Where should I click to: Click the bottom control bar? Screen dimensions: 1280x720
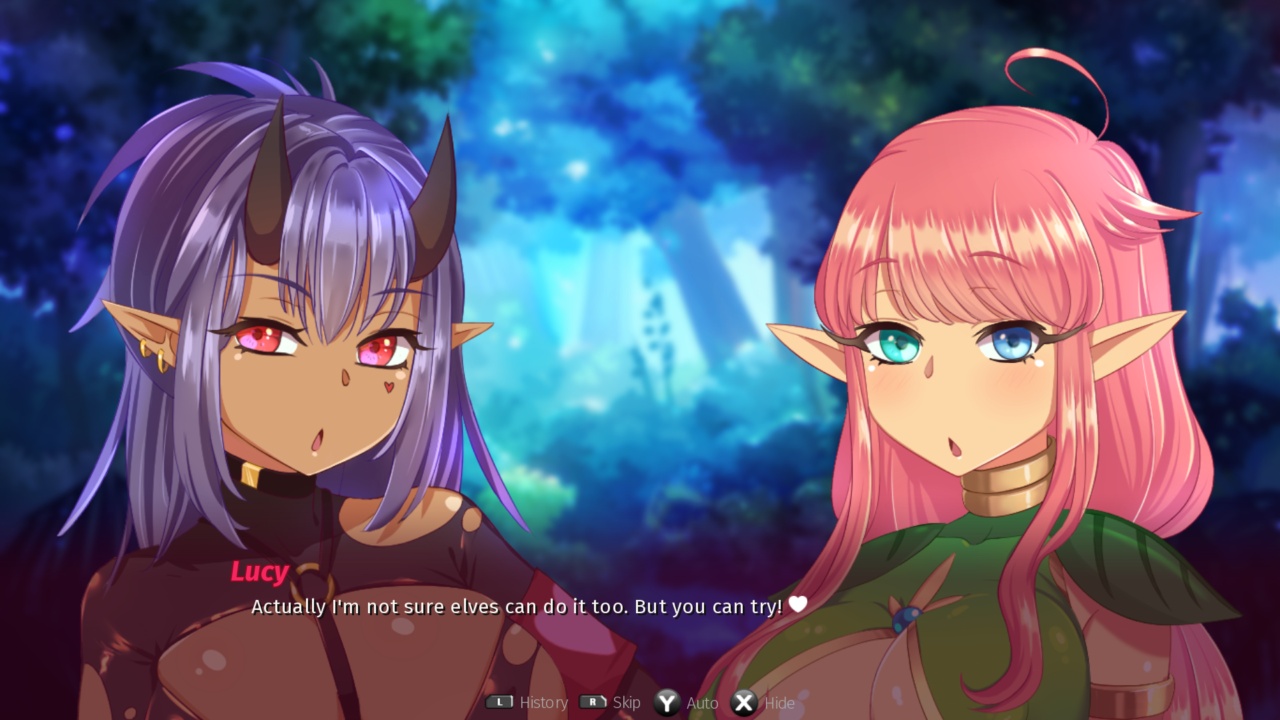(640, 702)
